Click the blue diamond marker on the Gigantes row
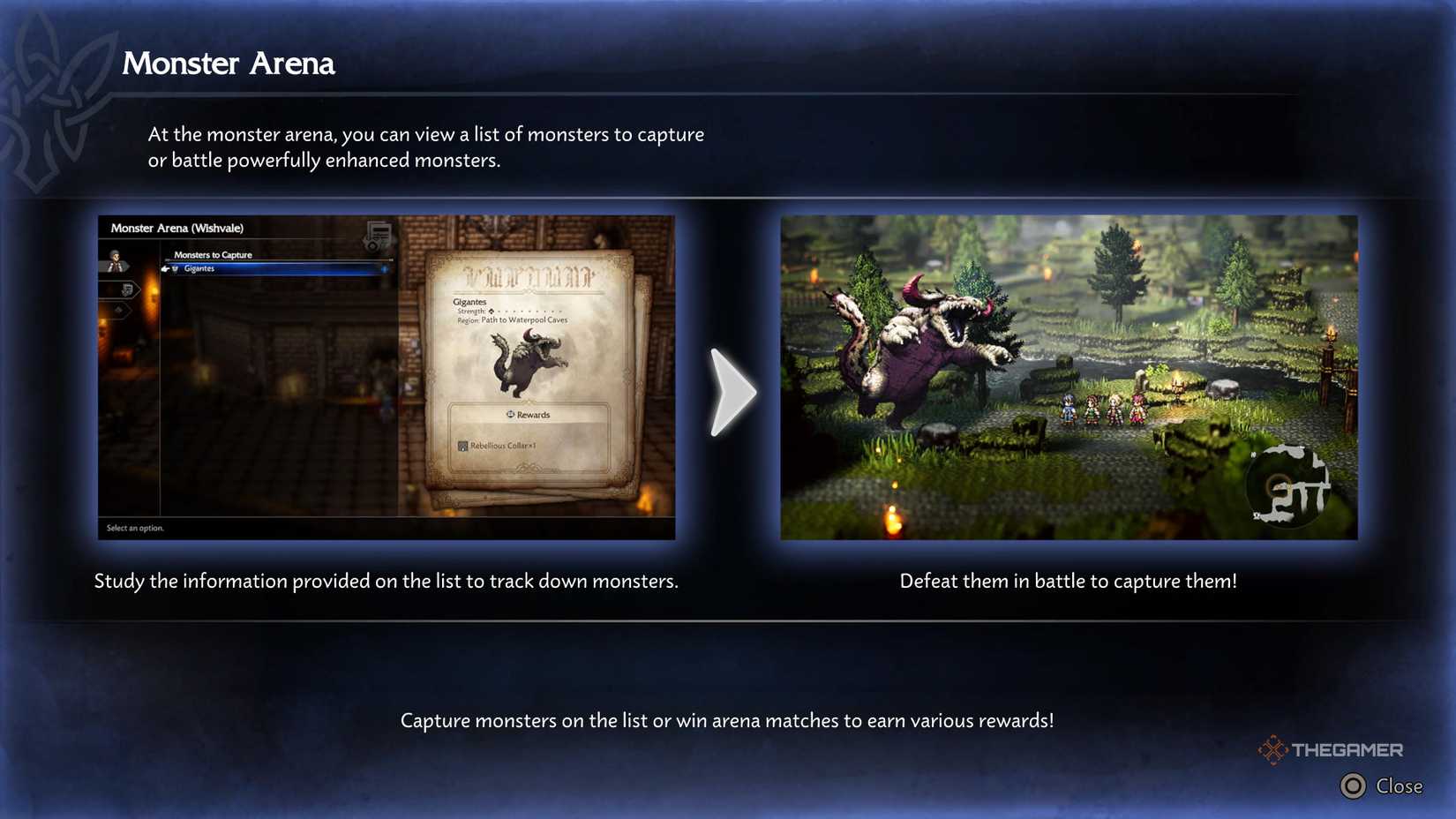Screen dimensions: 1456x819 [386, 269]
